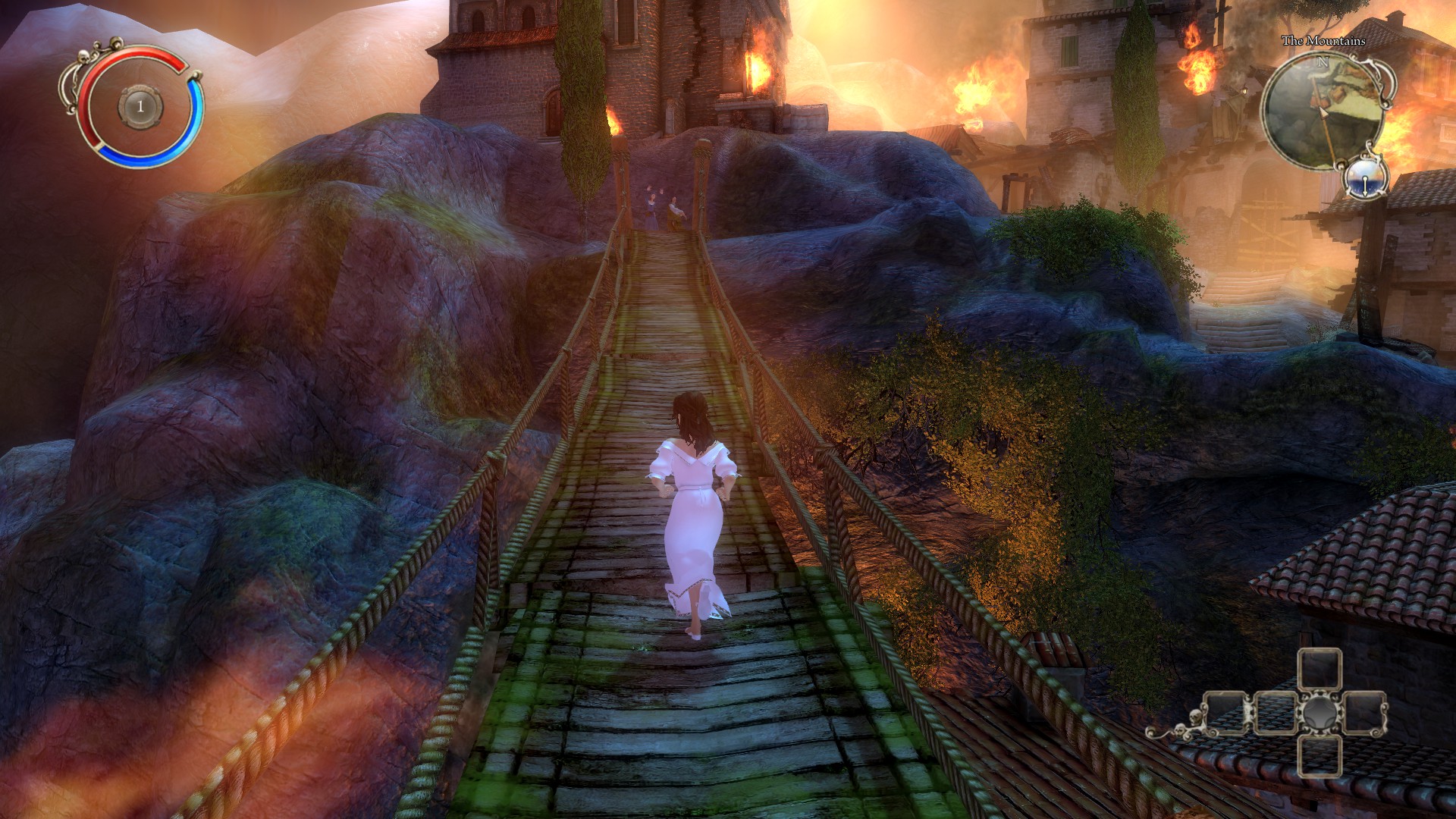Click the round gray orb in the quick-slot cross
The width and height of the screenshot is (1456, 819).
tap(1320, 714)
